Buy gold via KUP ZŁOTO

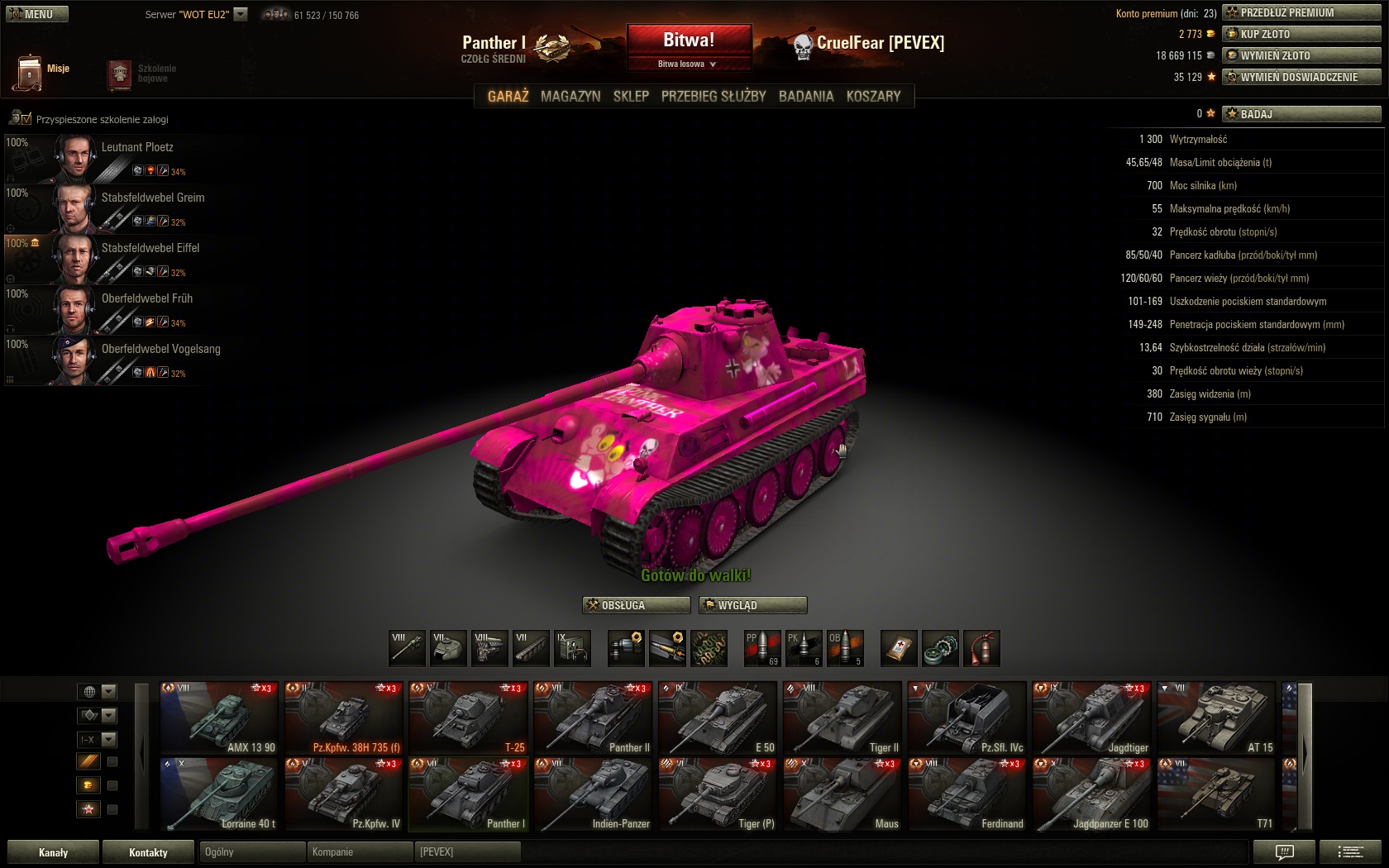[1301, 34]
